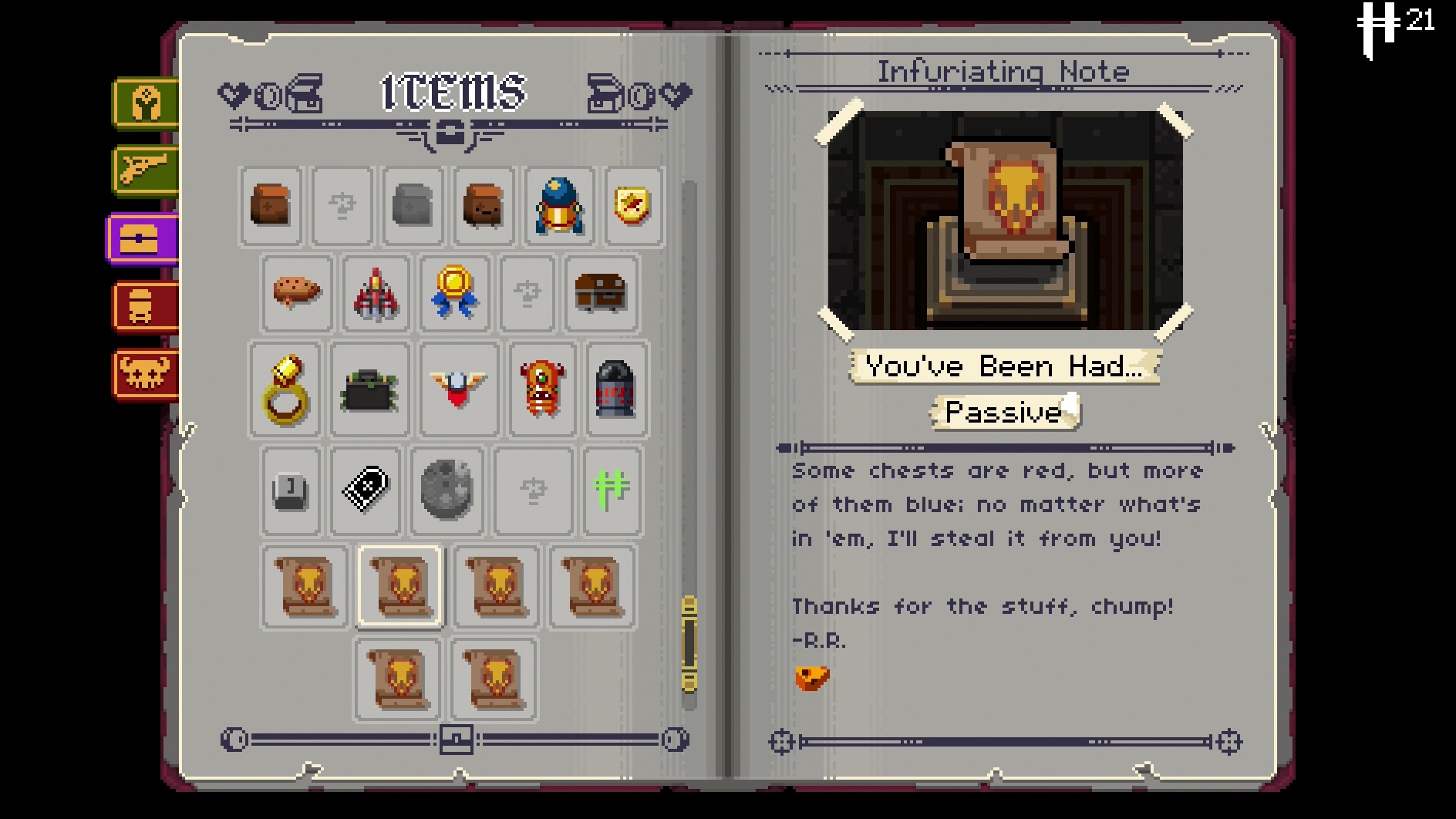
Task: Switch to the helmet character tab
Action: pyautogui.click(x=146, y=103)
